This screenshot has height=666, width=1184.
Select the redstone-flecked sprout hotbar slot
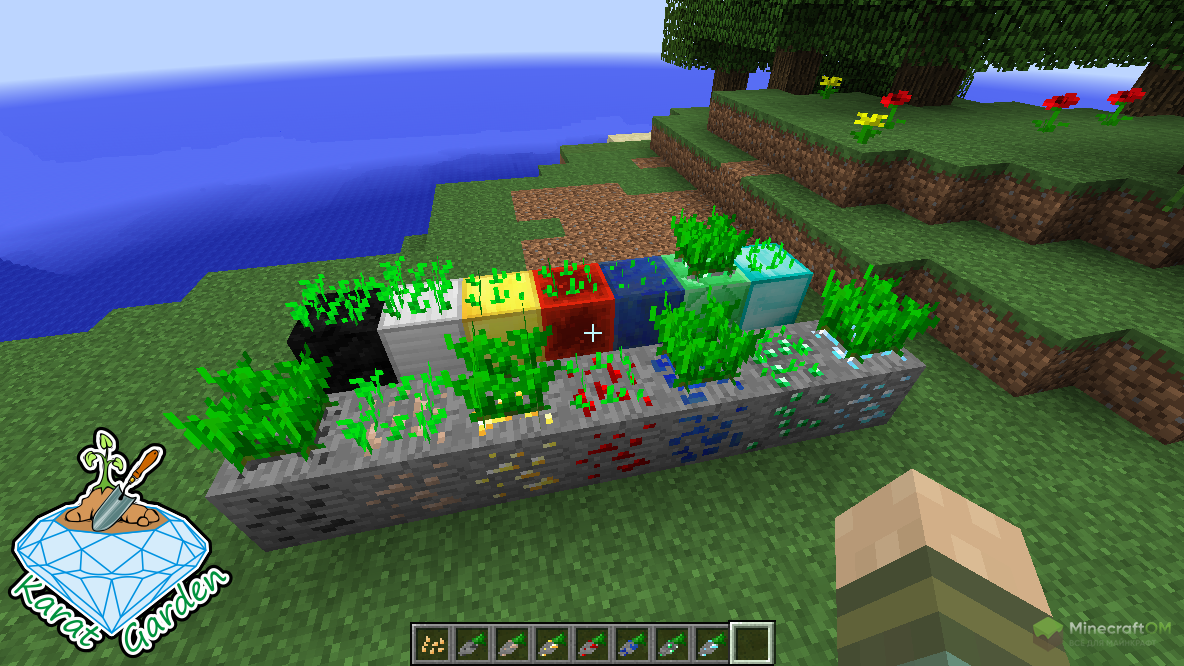coord(592,642)
